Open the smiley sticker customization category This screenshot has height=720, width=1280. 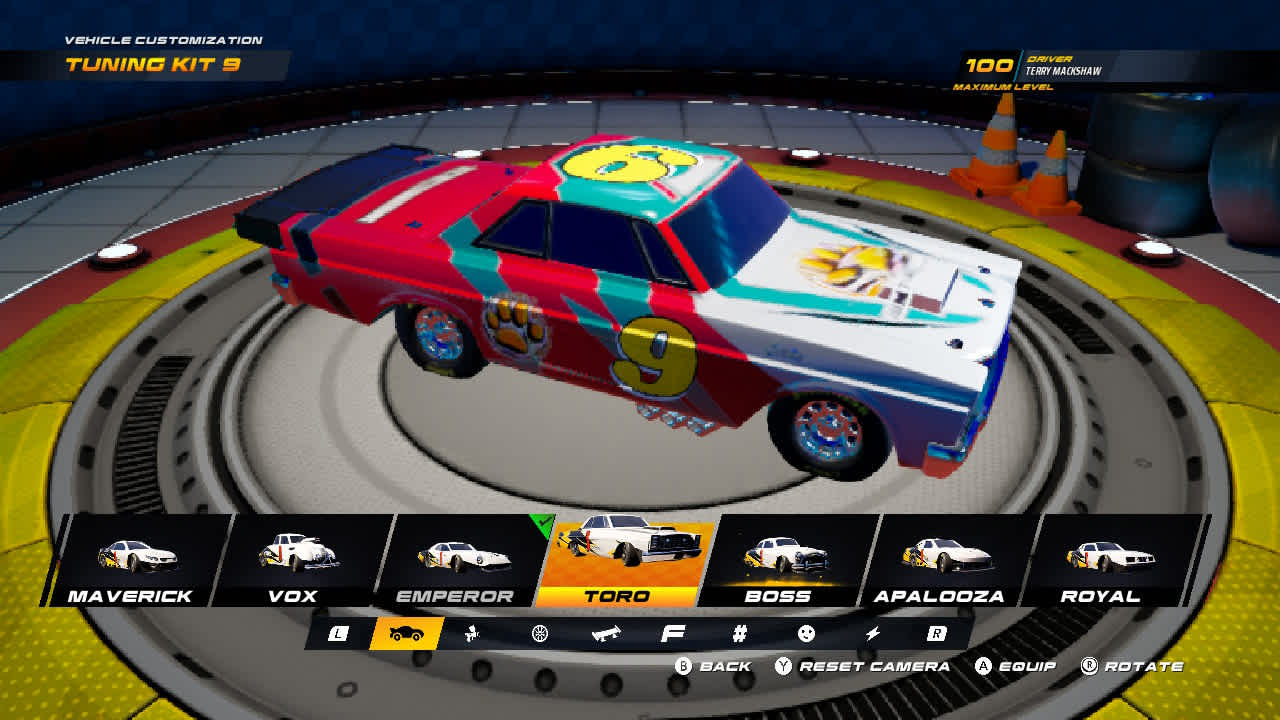(805, 633)
